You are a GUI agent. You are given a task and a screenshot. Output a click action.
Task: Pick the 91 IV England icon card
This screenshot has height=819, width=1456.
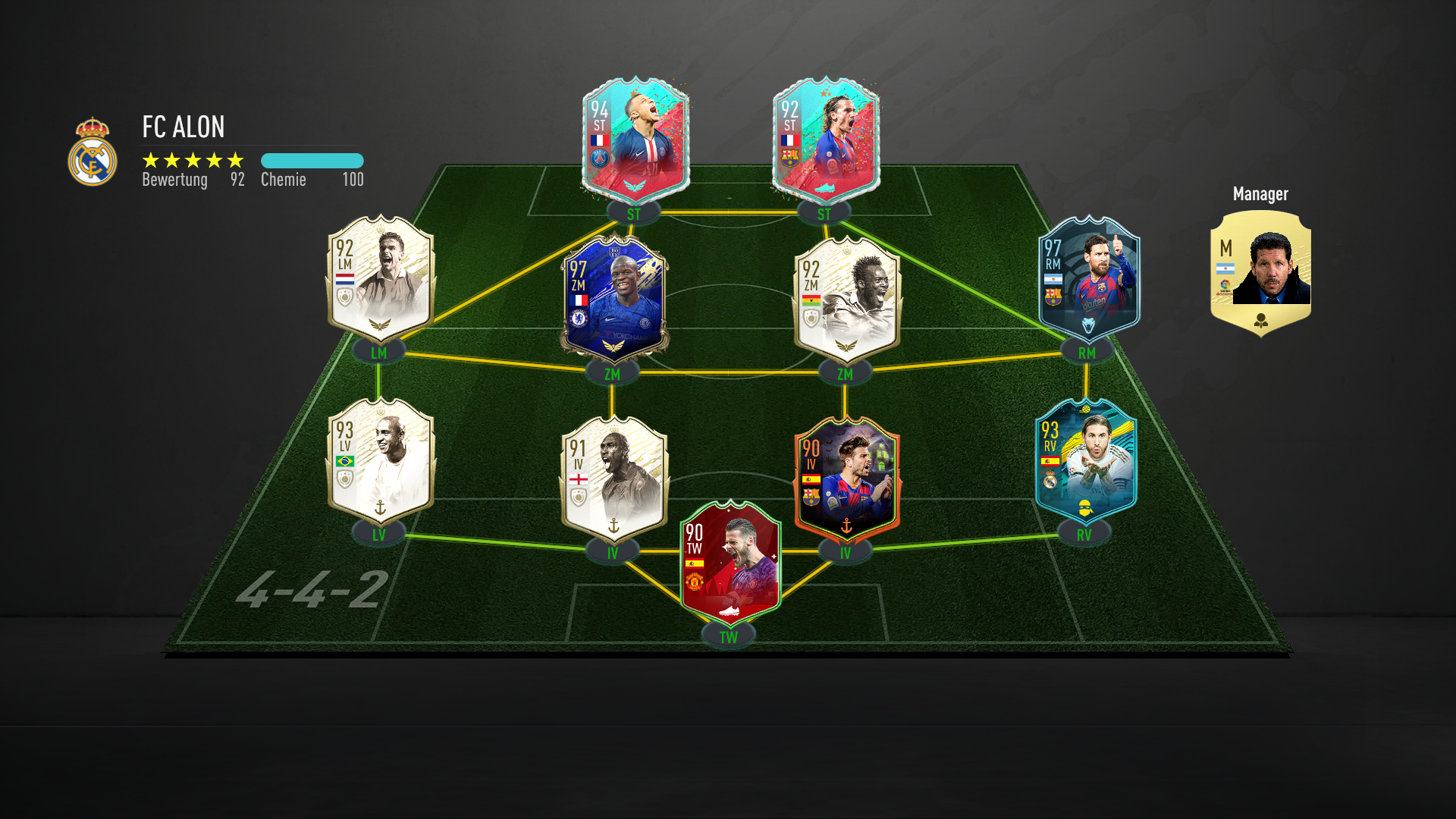(x=614, y=479)
